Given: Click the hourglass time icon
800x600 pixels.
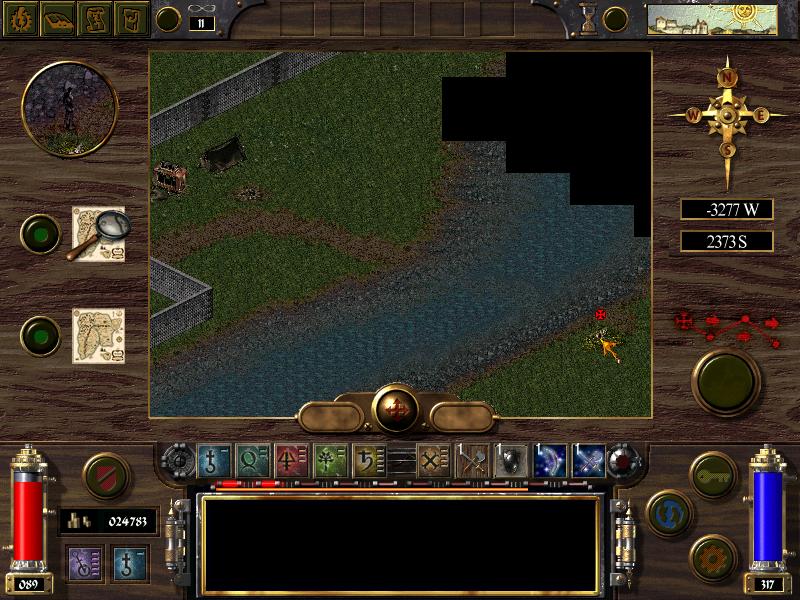Looking at the screenshot, I should pos(590,17).
